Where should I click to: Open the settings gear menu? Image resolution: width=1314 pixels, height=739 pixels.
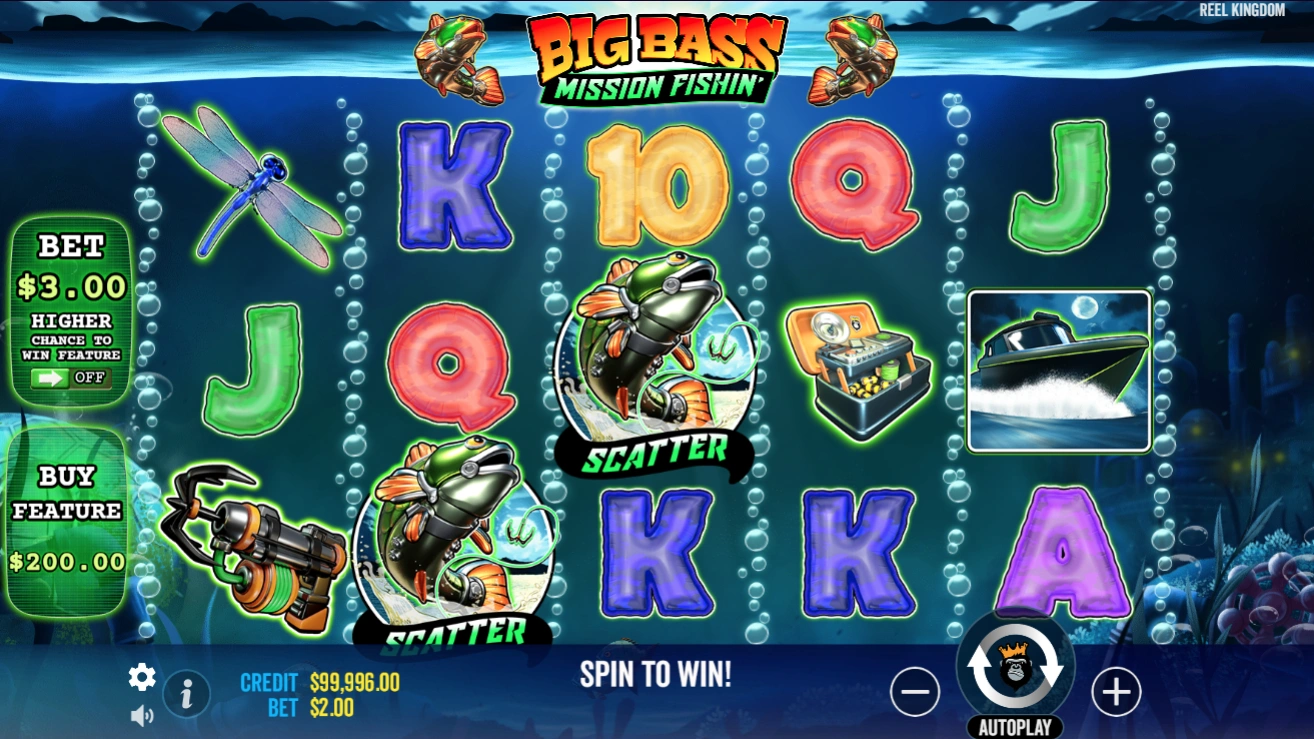141,677
